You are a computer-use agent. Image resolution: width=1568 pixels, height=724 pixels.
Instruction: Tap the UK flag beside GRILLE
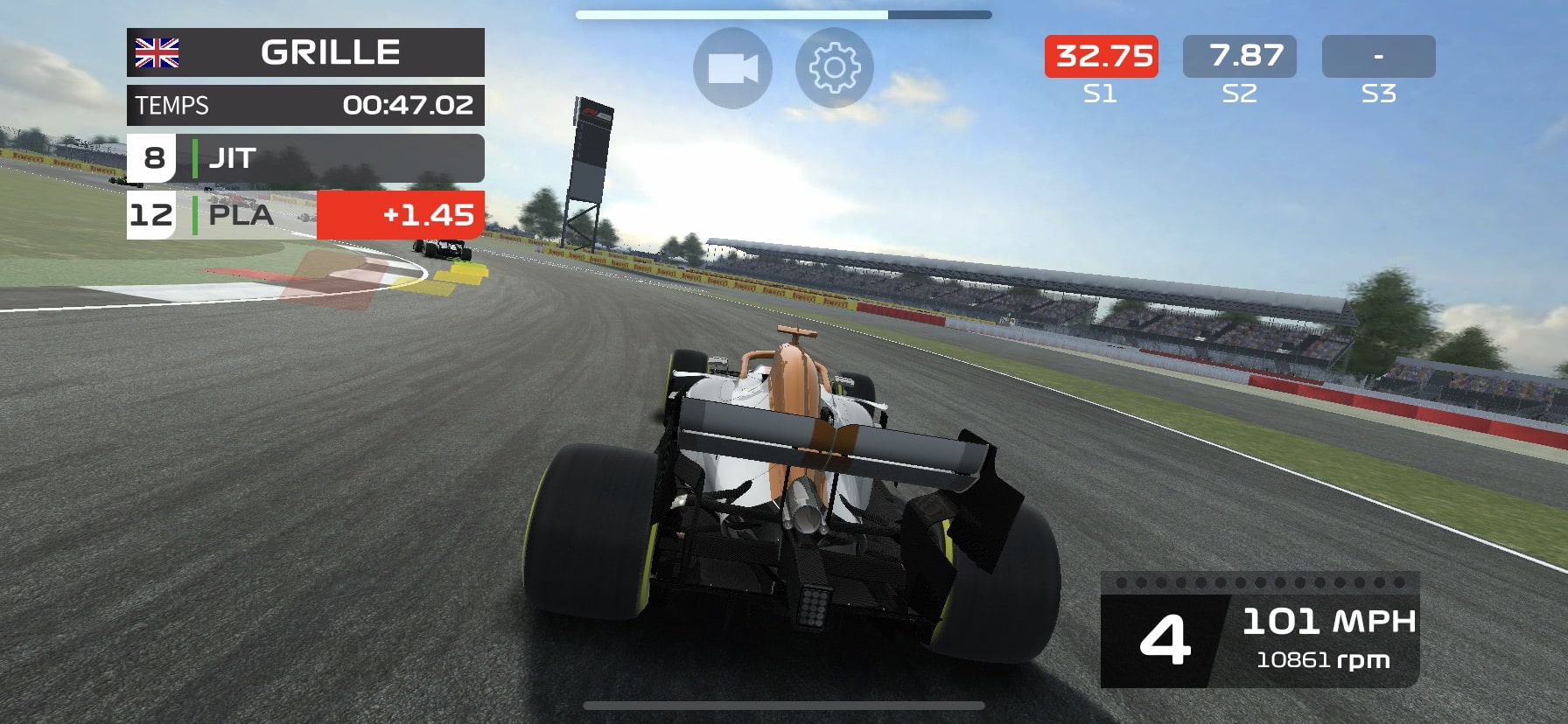[x=157, y=52]
